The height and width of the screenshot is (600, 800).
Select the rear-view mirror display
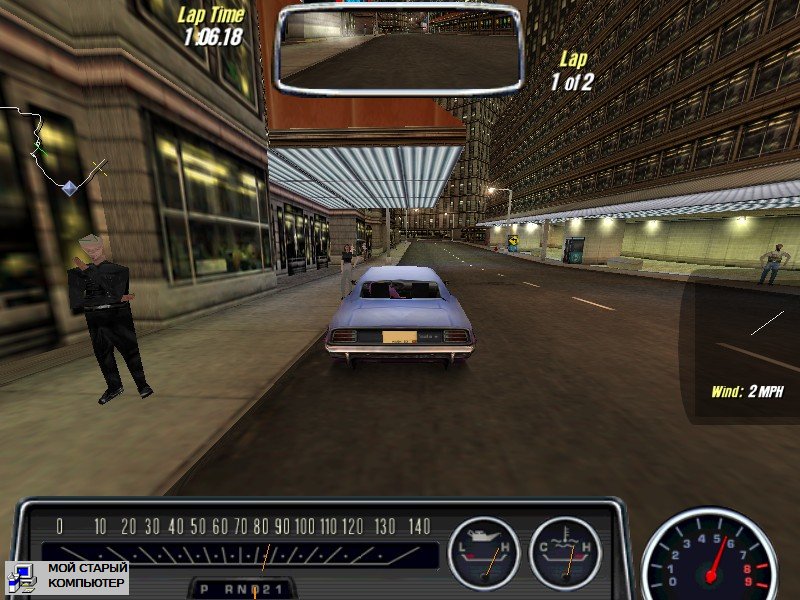click(400, 48)
